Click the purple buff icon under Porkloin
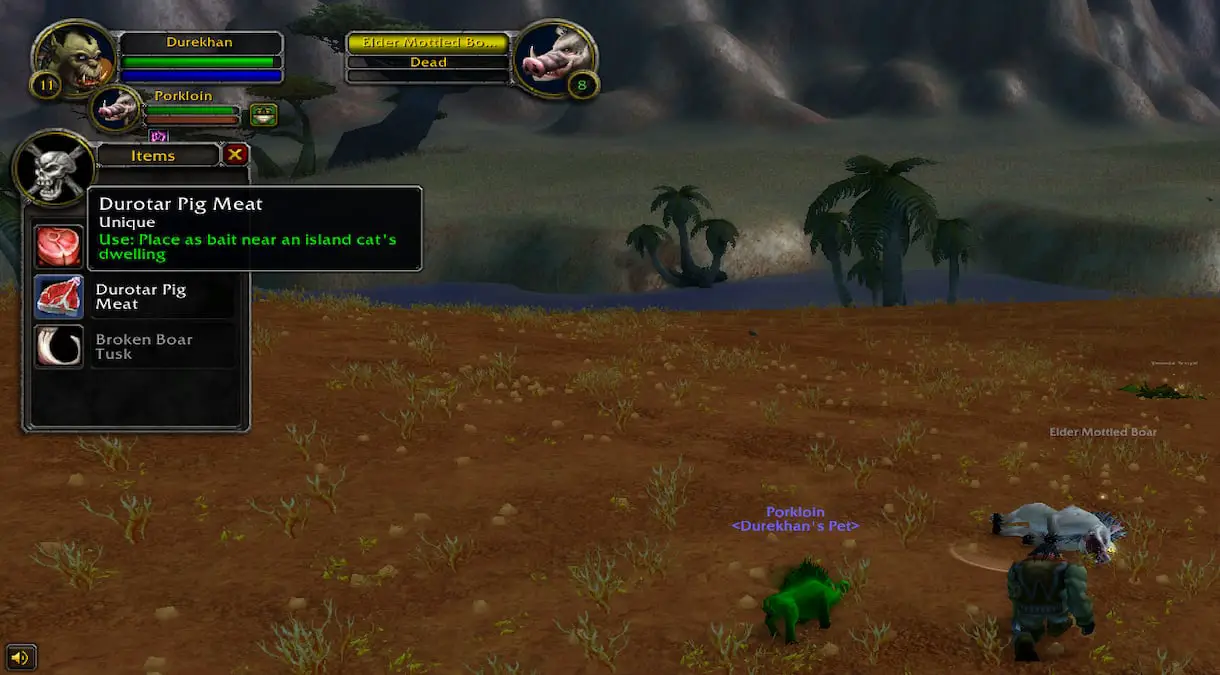This screenshot has height=675, width=1220. click(x=158, y=136)
